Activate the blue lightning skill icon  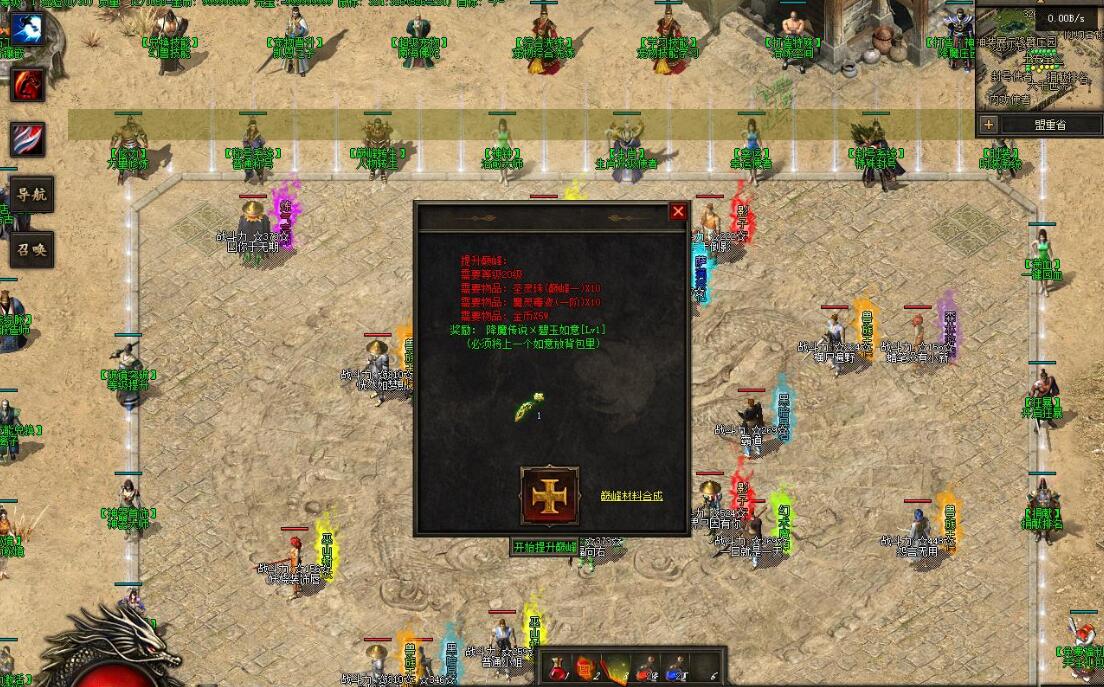[x=27, y=29]
